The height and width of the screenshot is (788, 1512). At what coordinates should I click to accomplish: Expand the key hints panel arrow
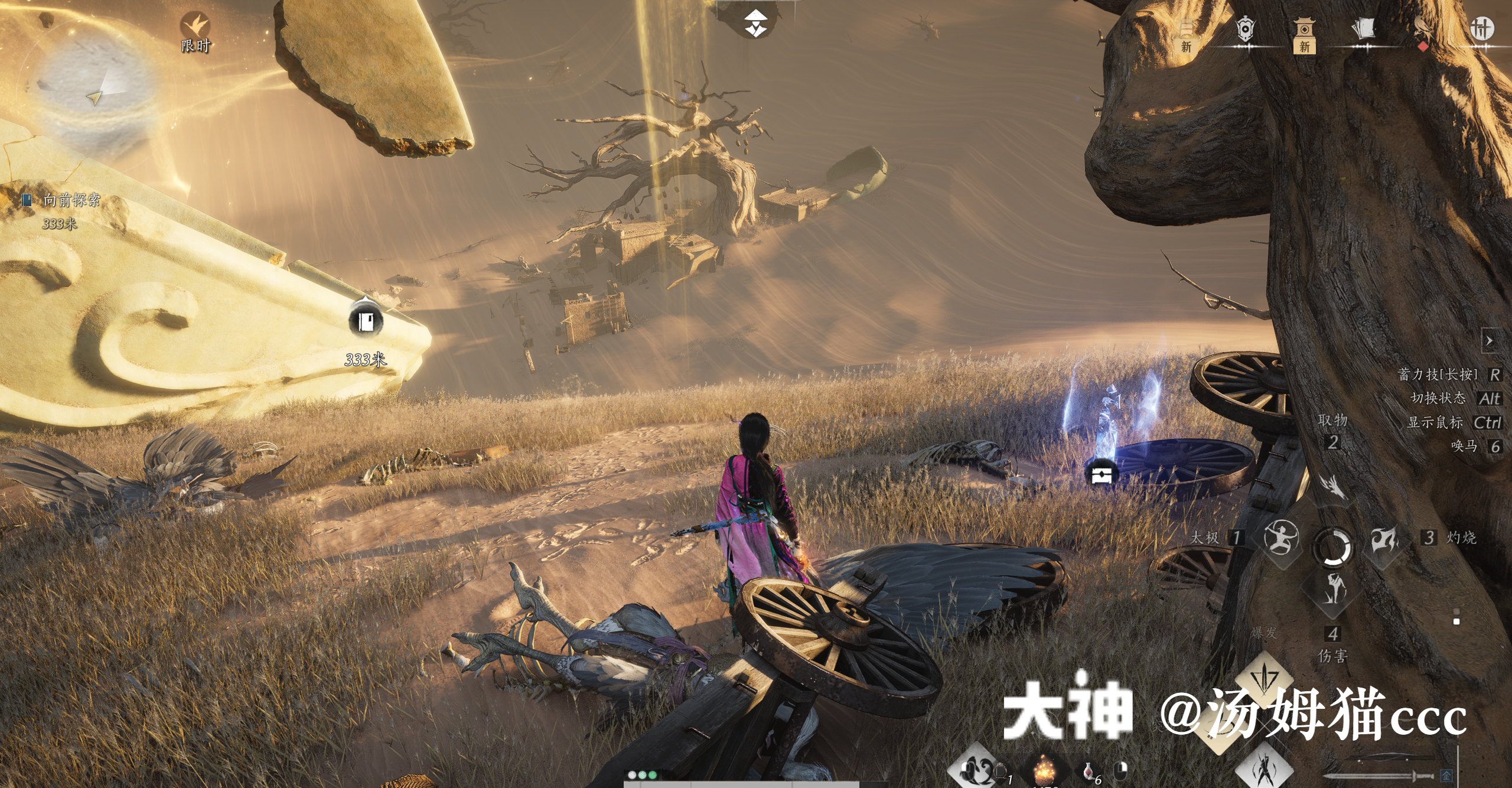click(1490, 341)
